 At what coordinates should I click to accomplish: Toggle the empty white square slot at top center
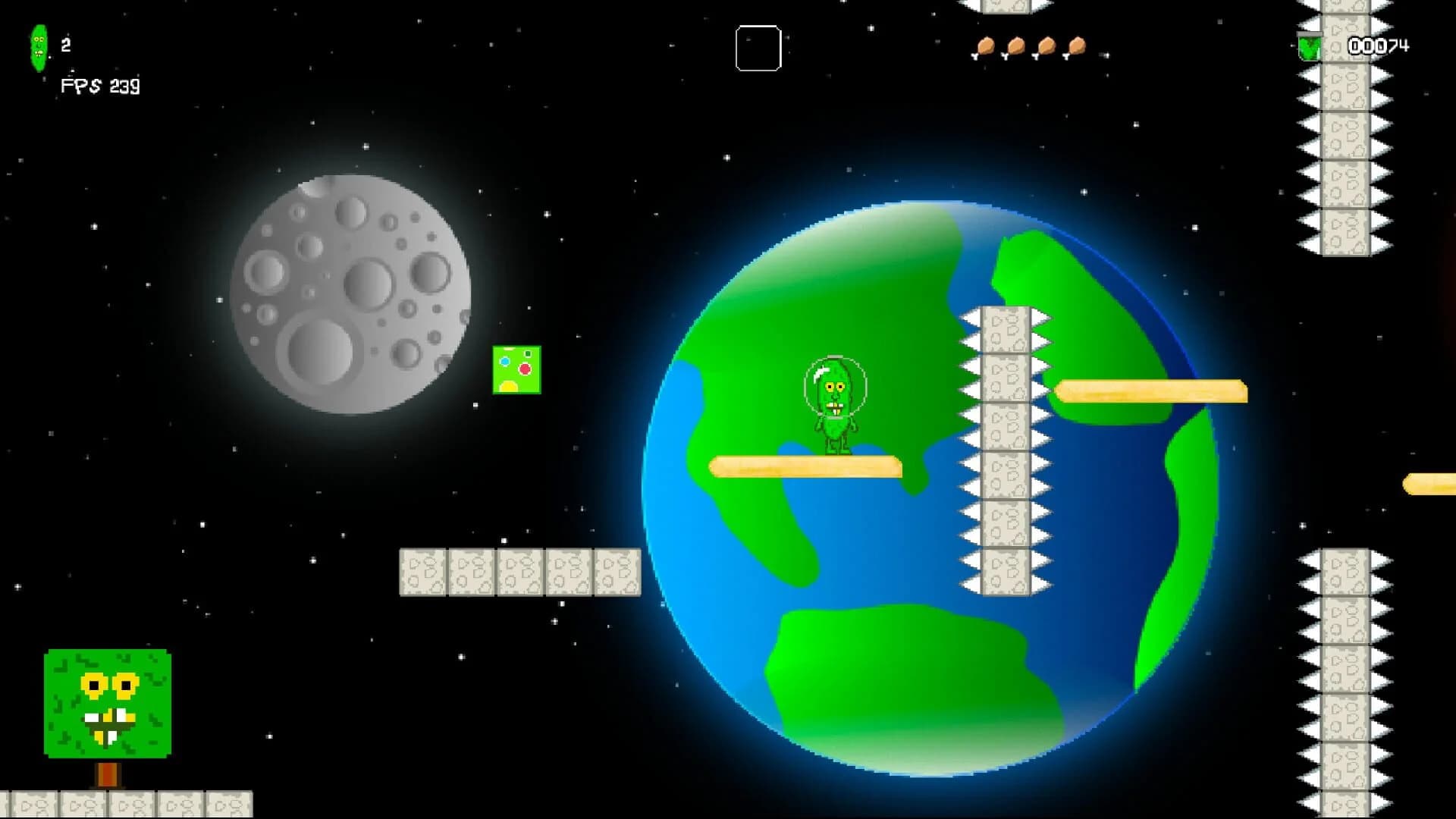(758, 49)
